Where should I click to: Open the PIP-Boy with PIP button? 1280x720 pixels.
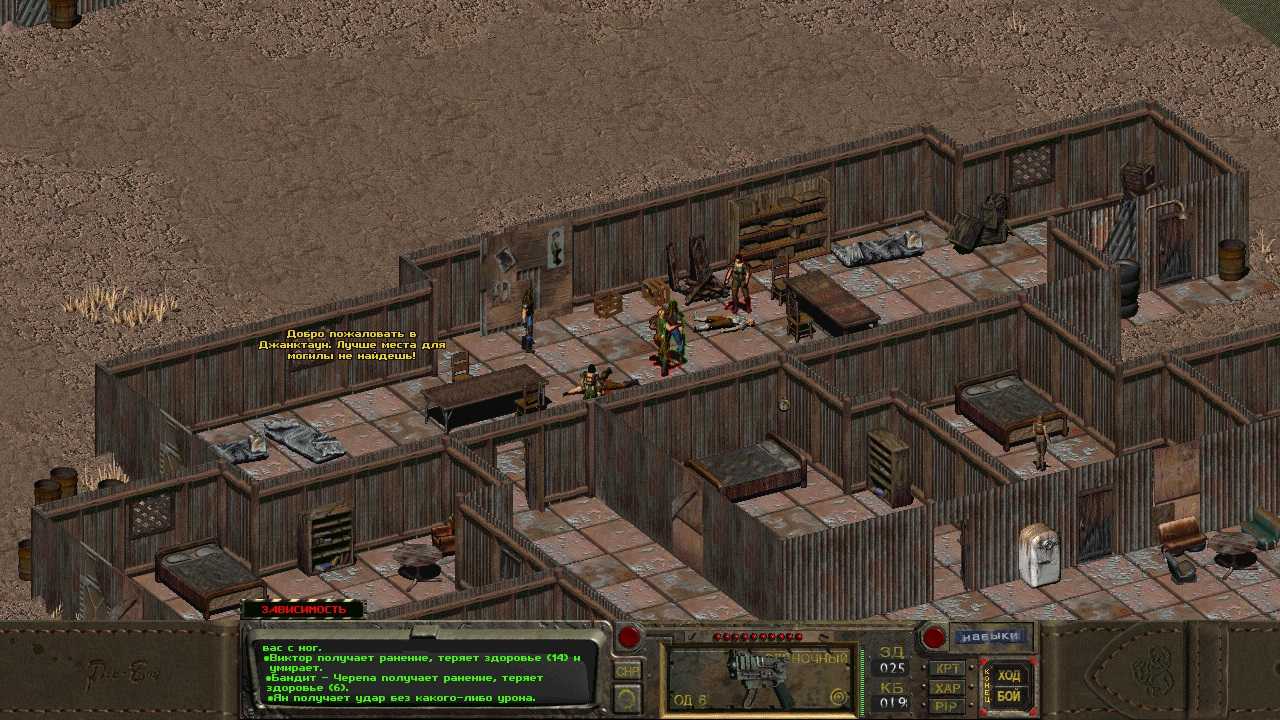click(x=946, y=706)
